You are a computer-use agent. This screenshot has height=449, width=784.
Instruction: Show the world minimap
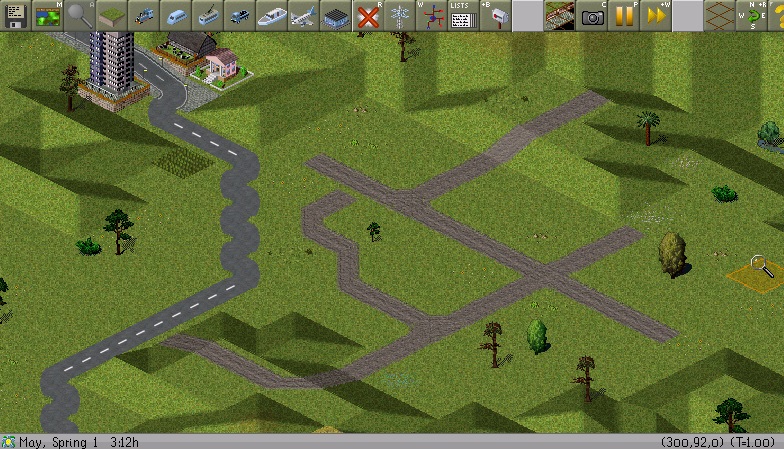(46, 15)
